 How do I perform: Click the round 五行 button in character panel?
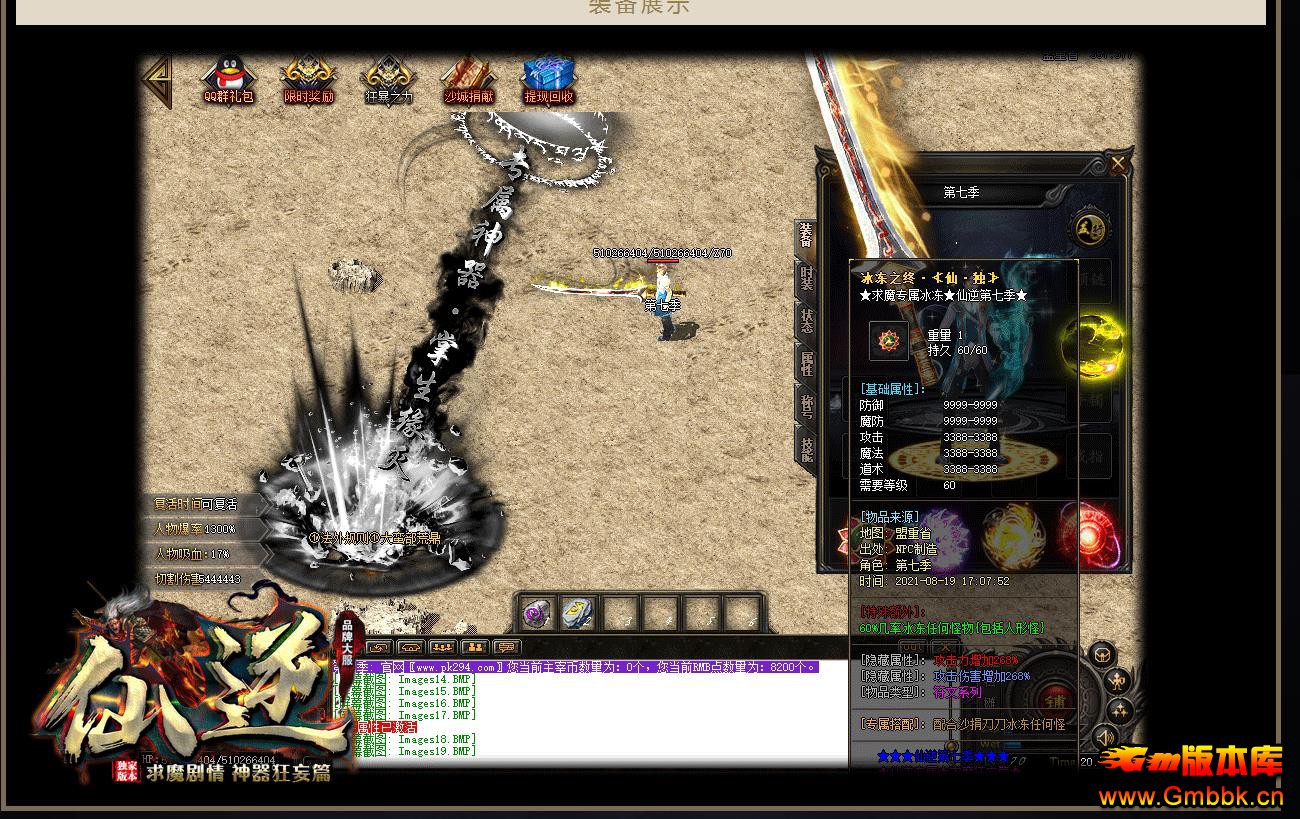pos(1087,229)
